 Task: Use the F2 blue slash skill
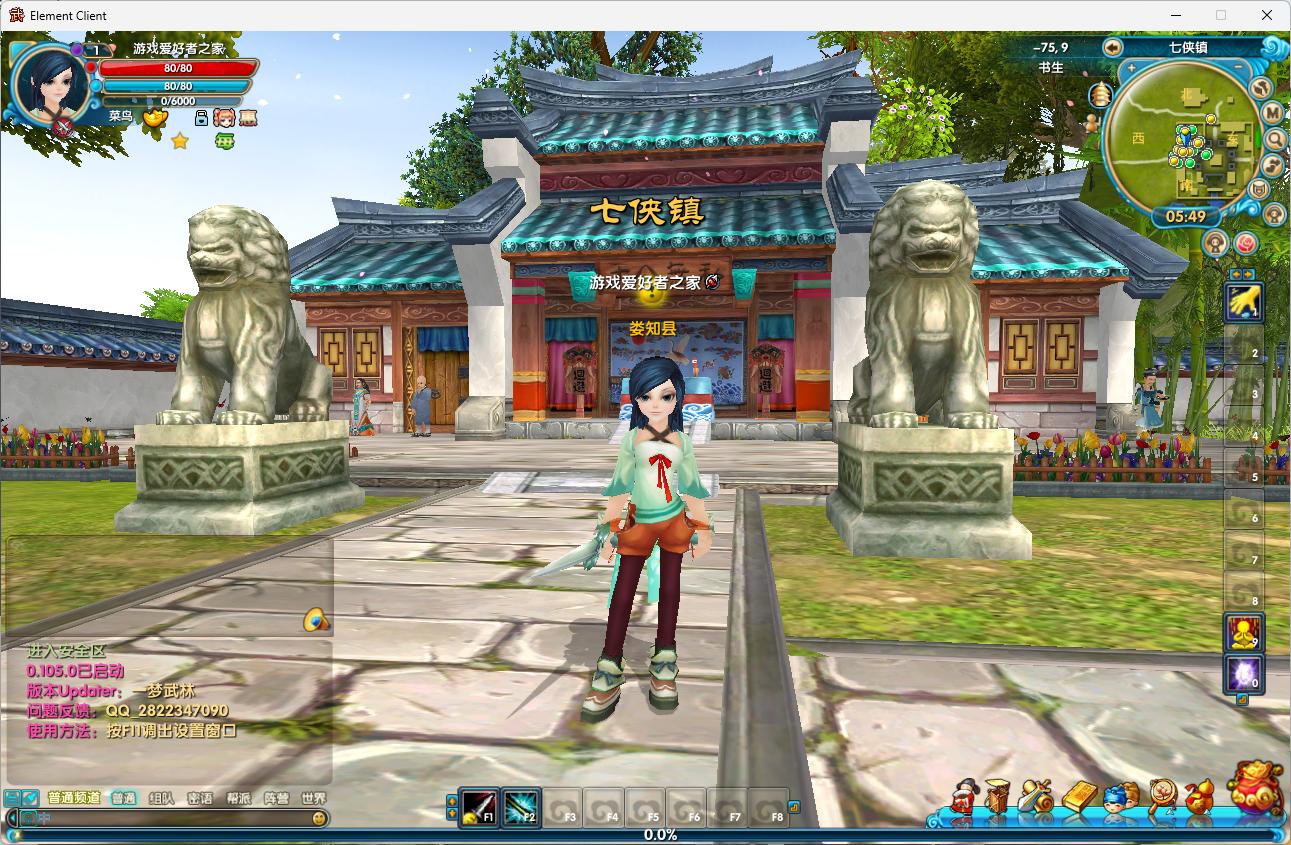pos(521,806)
